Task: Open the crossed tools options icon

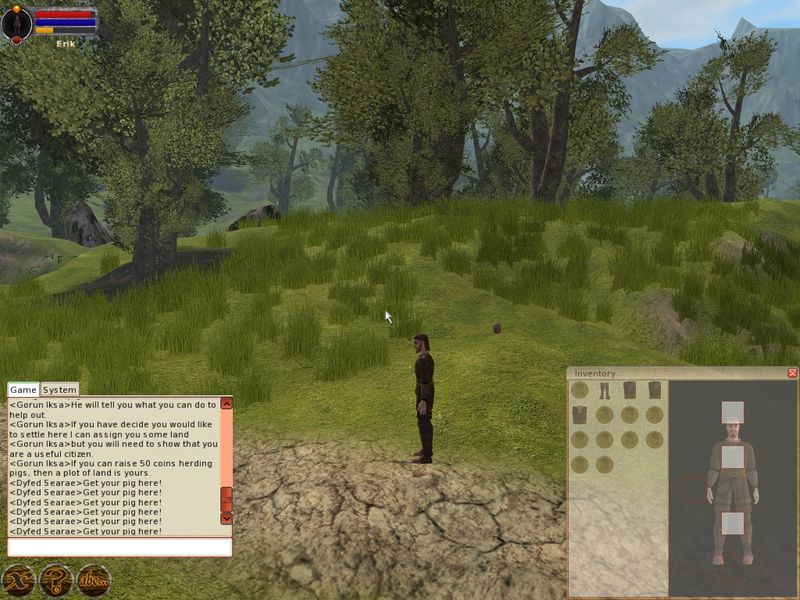Action: coord(18,579)
